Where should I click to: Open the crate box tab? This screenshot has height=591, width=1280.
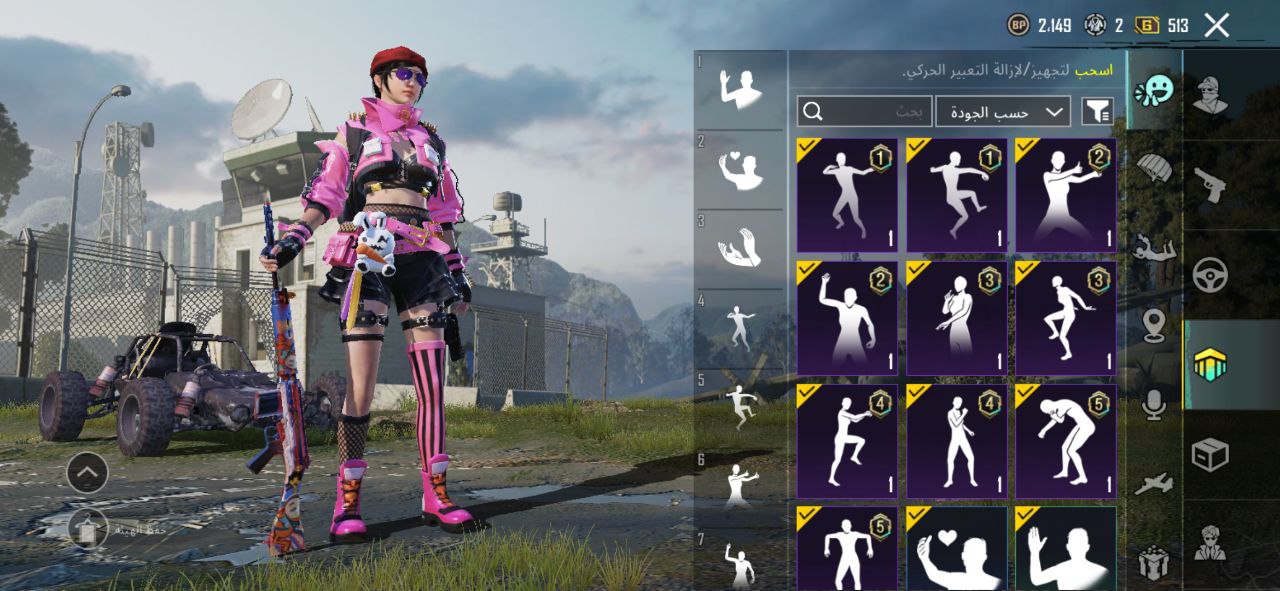click(x=1210, y=456)
